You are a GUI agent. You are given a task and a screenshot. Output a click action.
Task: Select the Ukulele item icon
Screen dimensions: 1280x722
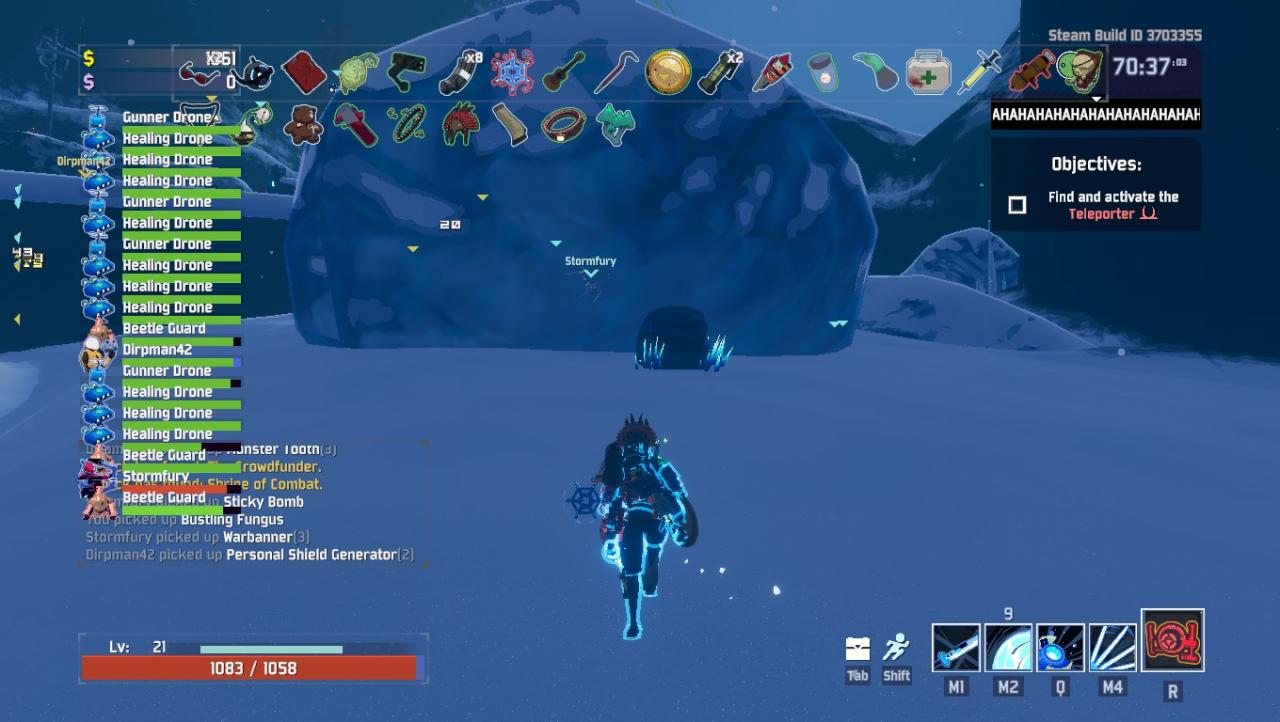563,72
